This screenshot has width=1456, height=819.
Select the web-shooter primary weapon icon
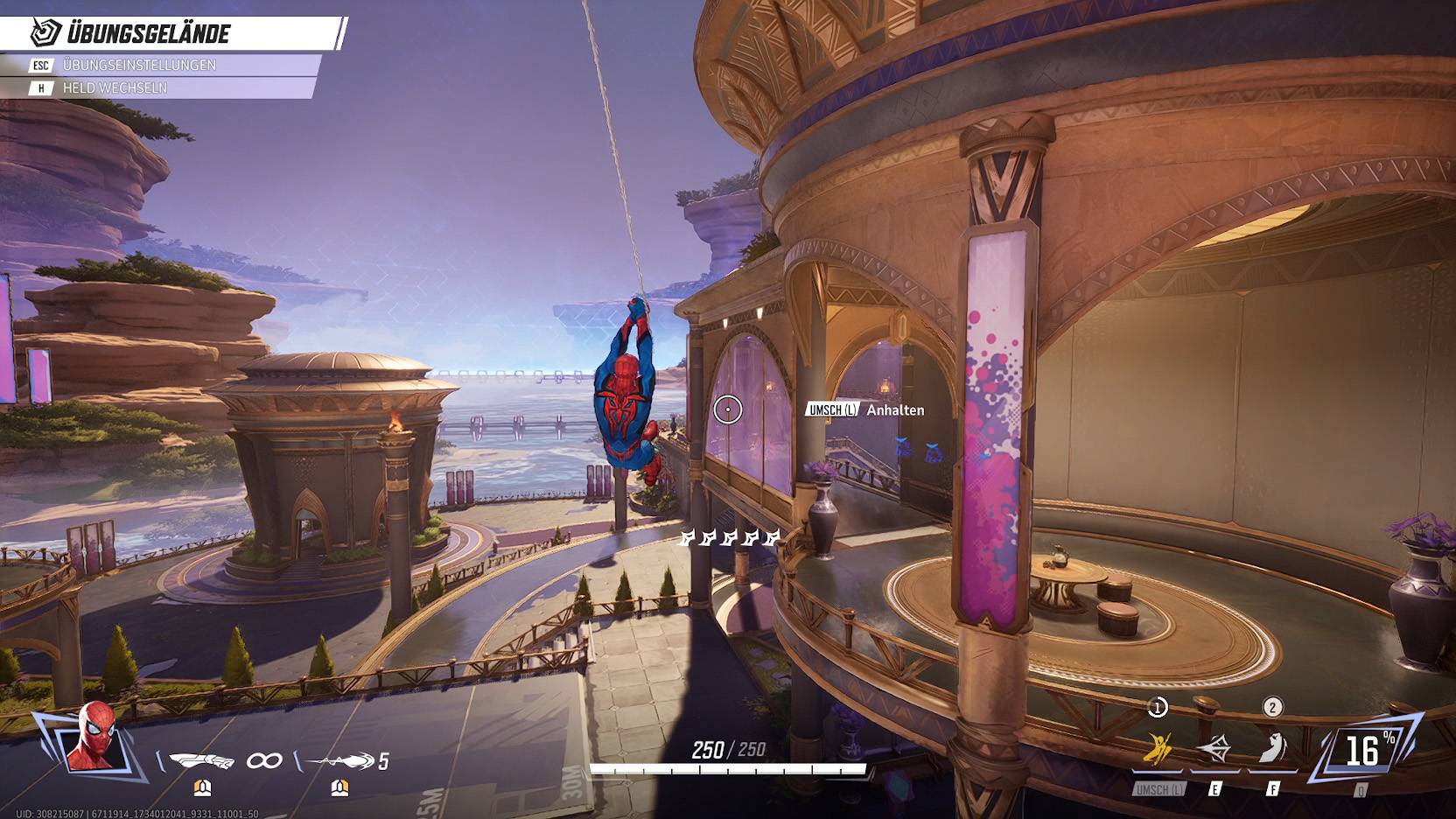[201, 760]
